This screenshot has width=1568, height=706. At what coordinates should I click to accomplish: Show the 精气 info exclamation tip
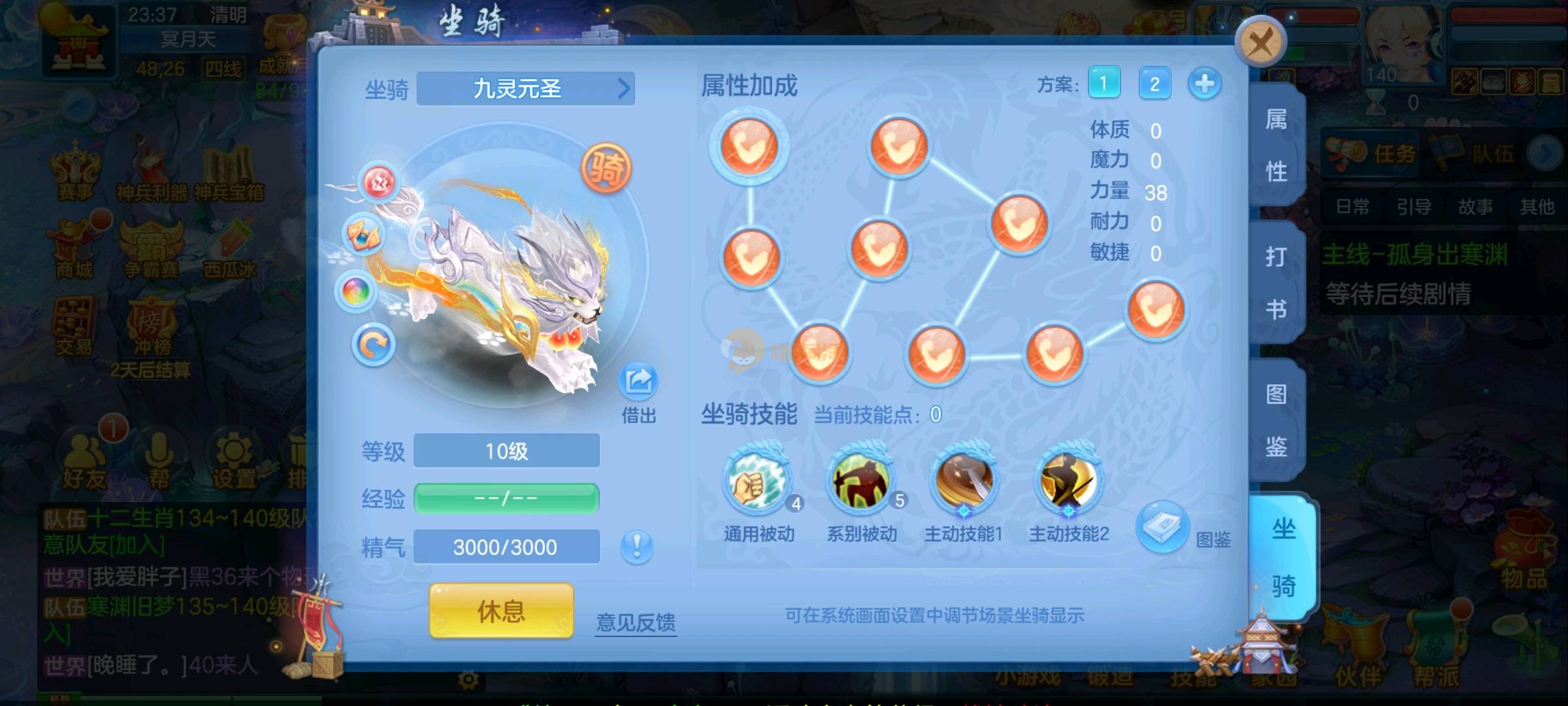click(636, 546)
